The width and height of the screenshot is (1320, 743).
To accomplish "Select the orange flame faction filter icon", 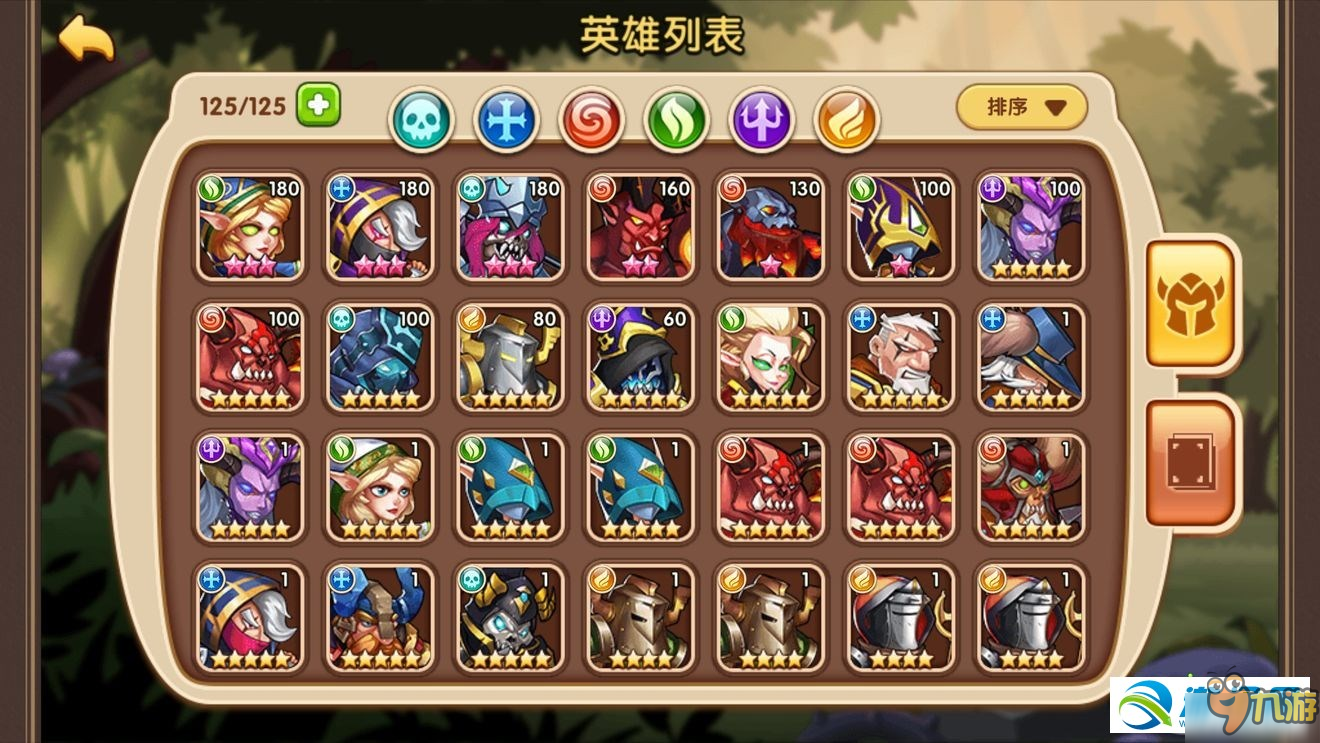I will (846, 118).
